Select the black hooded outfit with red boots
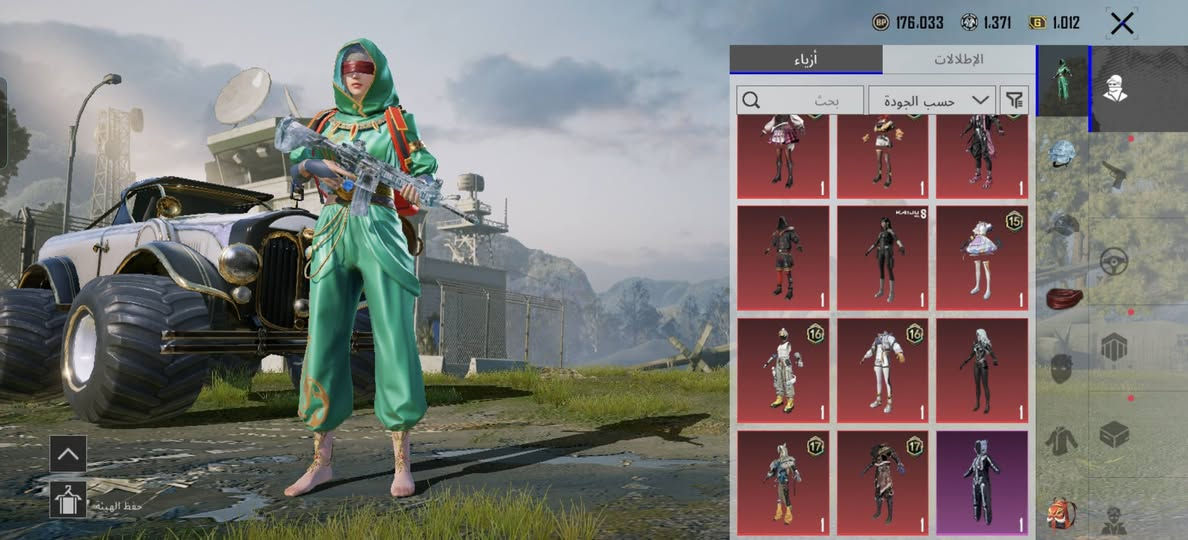This screenshot has width=1188, height=540. pyautogui.click(x=783, y=258)
